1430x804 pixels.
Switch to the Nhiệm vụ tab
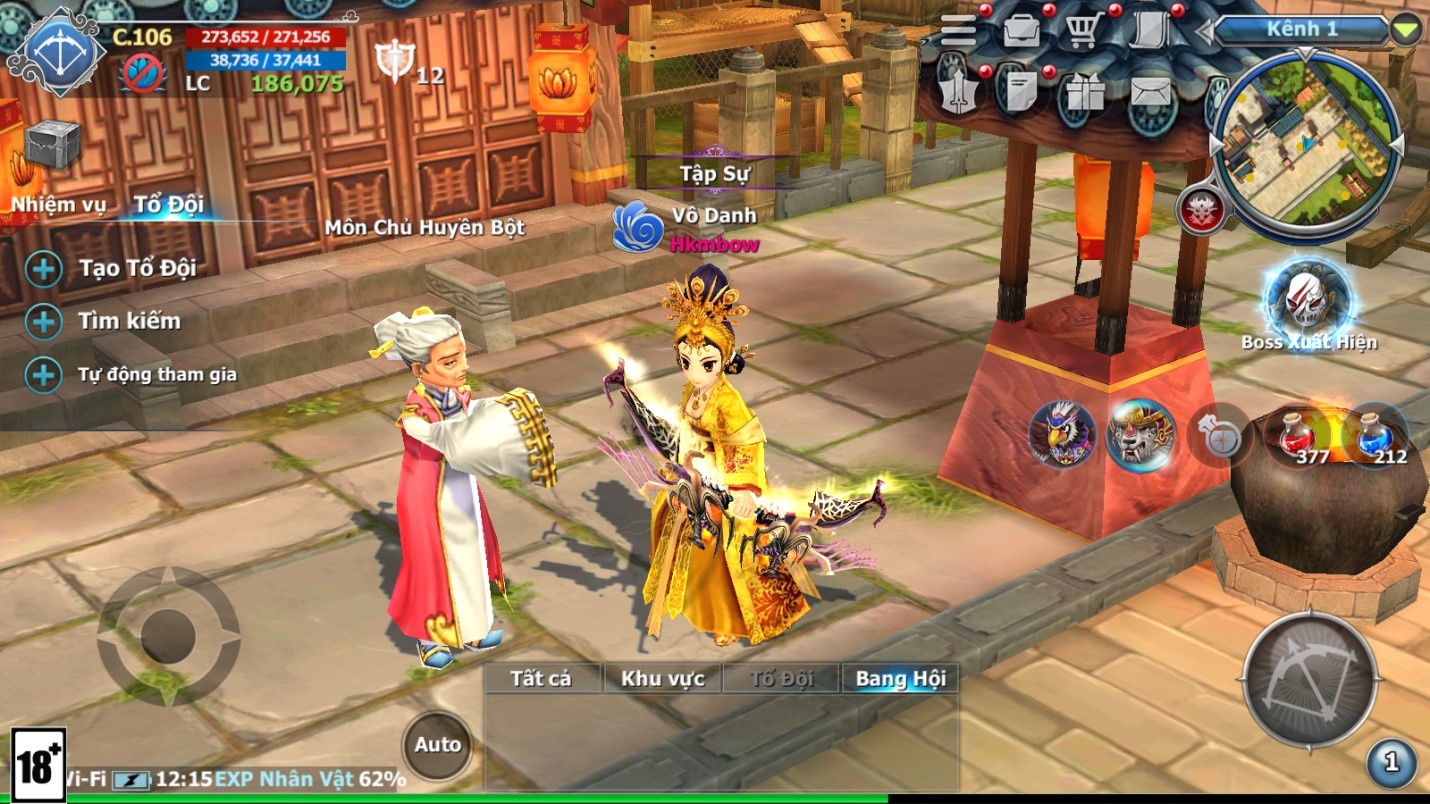[x=58, y=205]
